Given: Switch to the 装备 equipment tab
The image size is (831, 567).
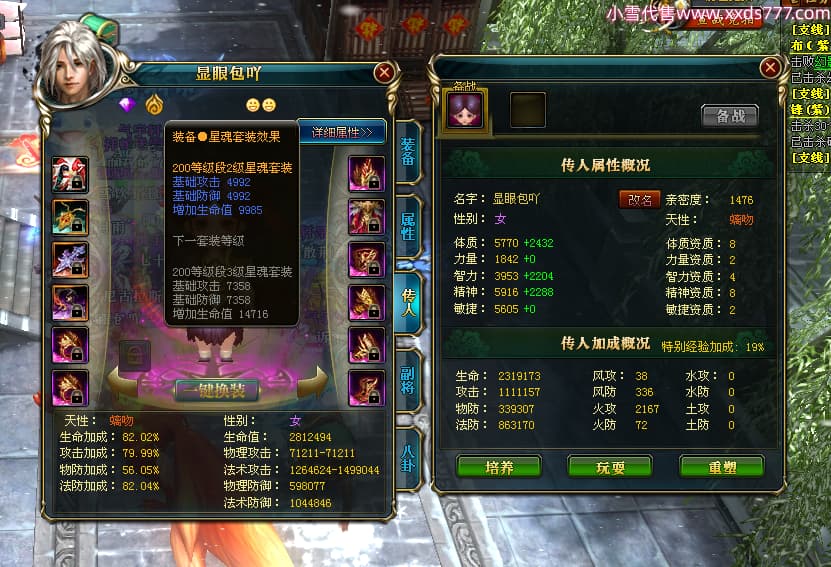Looking at the screenshot, I should coord(408,151).
